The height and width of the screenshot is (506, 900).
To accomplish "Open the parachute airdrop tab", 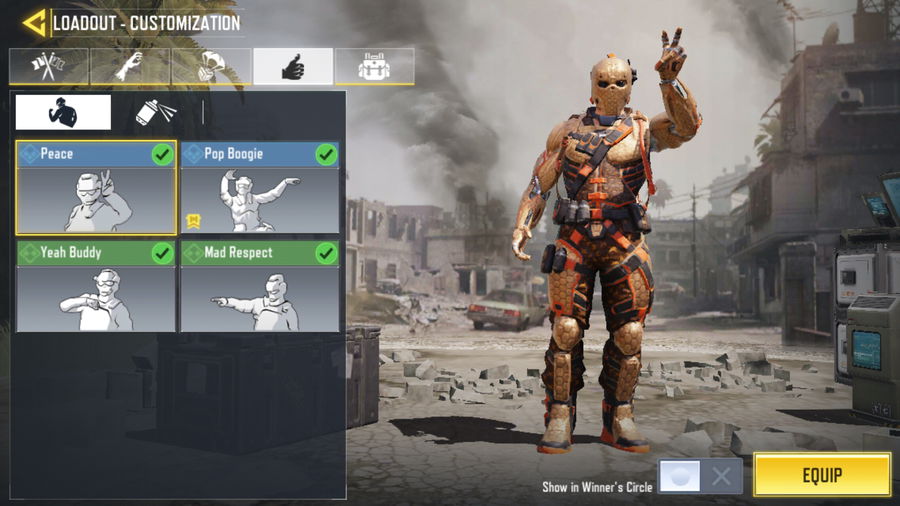I will point(211,66).
